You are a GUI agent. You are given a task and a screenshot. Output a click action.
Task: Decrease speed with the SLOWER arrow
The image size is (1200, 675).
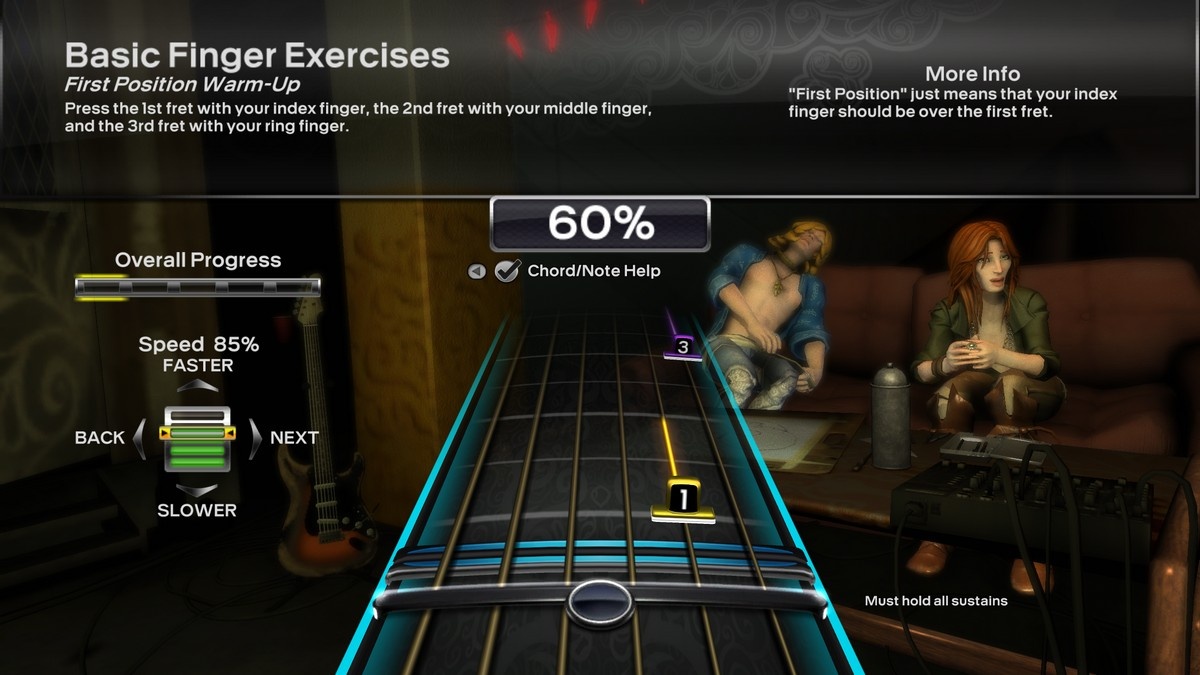(198, 490)
